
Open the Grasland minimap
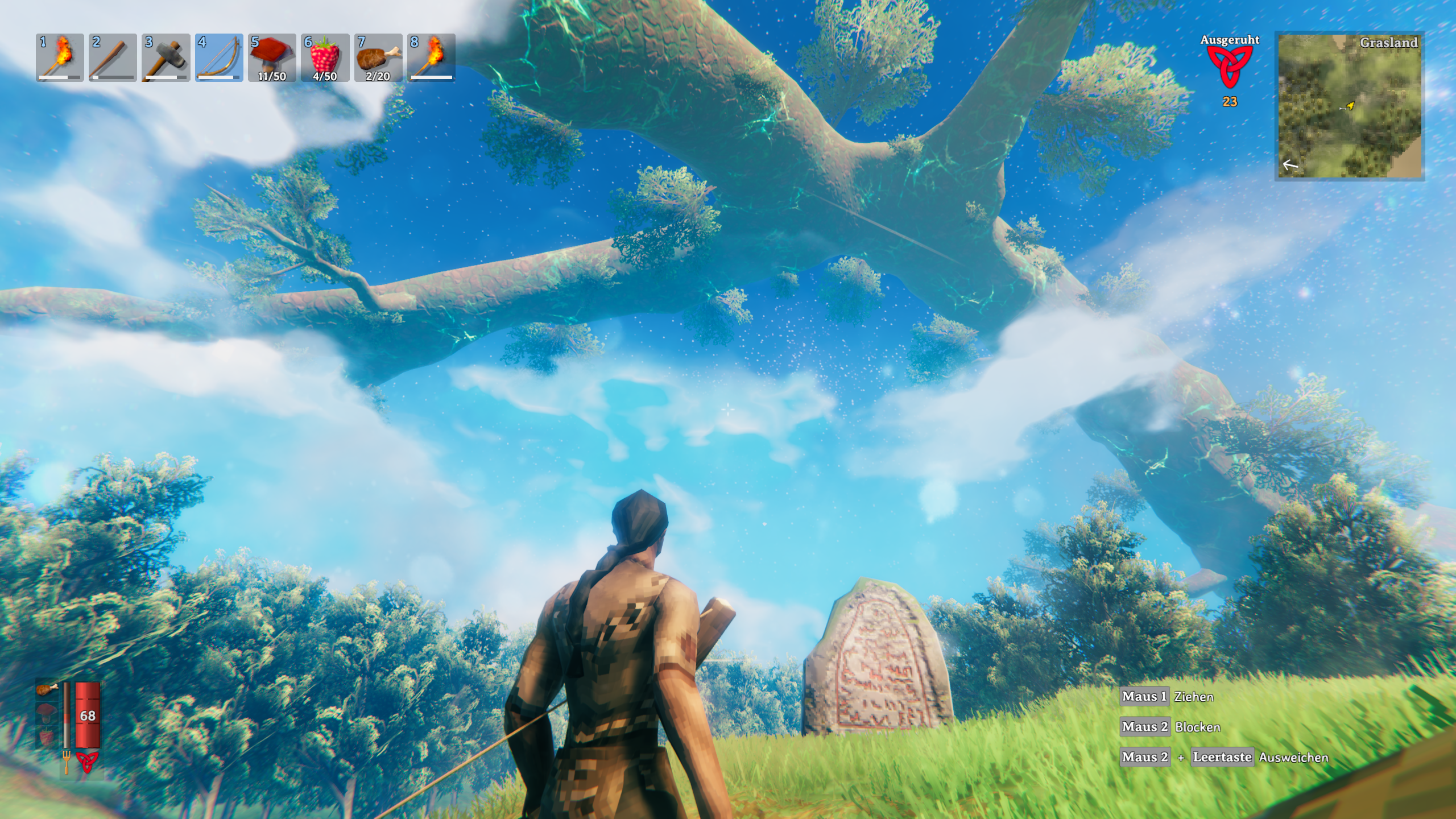[1349, 106]
